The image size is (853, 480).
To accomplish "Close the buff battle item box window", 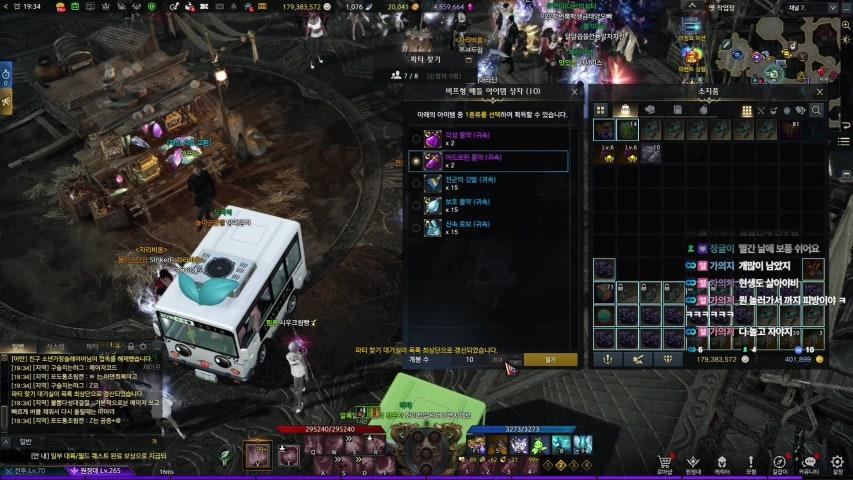I will pyautogui.click(x=574, y=91).
